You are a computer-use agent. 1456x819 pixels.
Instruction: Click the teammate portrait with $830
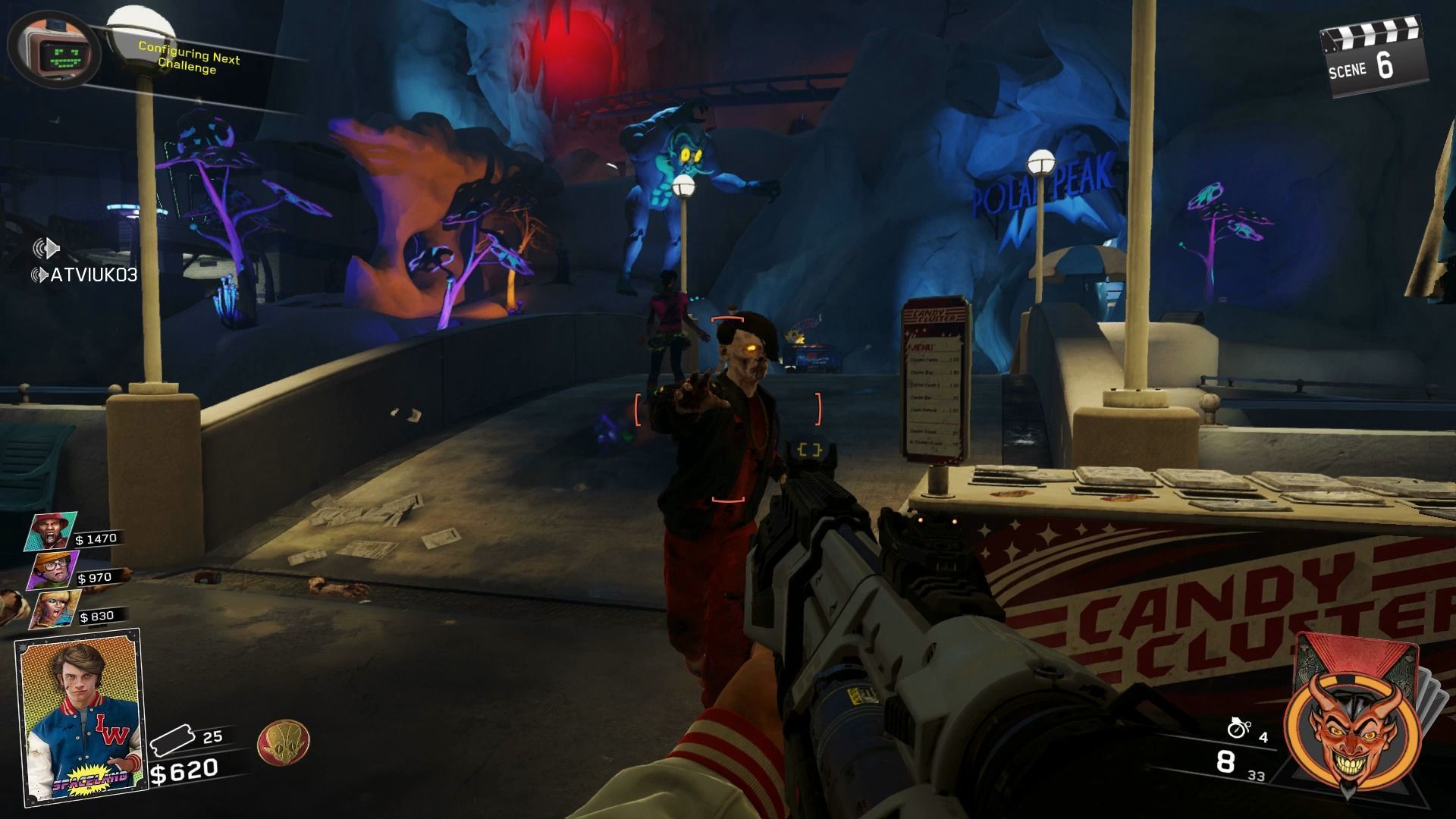coord(55,608)
